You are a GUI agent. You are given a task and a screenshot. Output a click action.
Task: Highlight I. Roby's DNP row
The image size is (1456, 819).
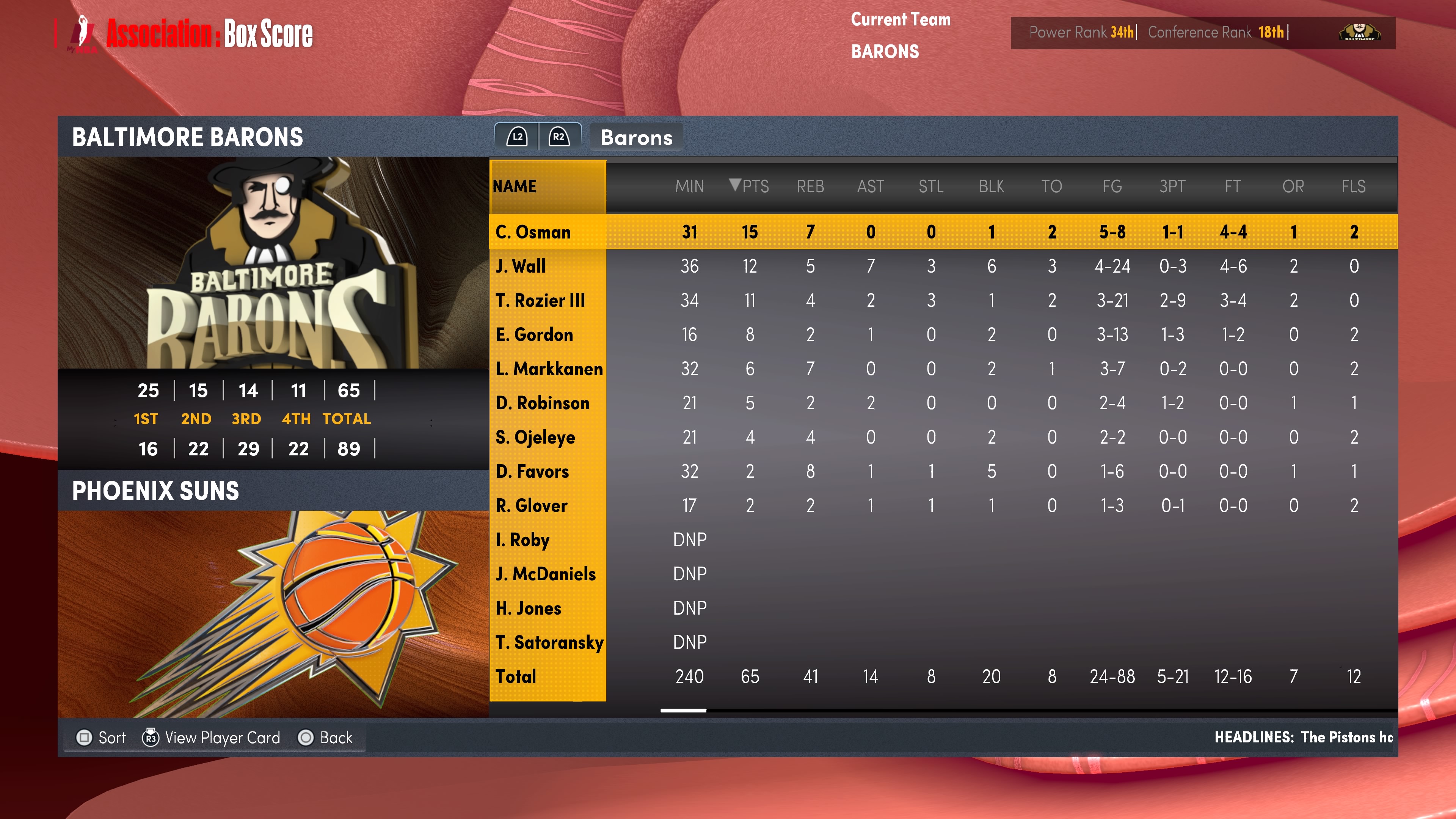tap(522, 540)
